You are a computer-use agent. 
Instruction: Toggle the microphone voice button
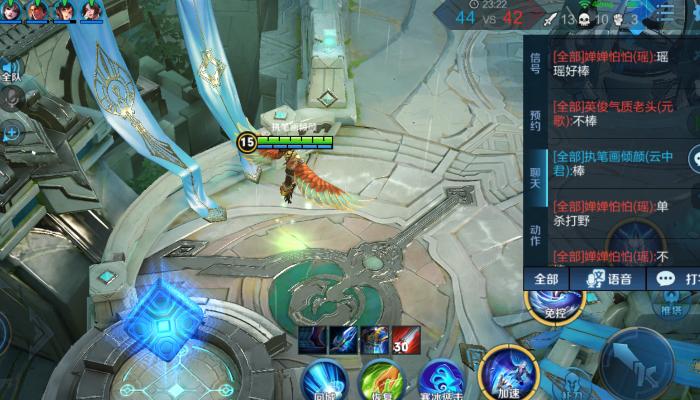[x=11, y=98]
